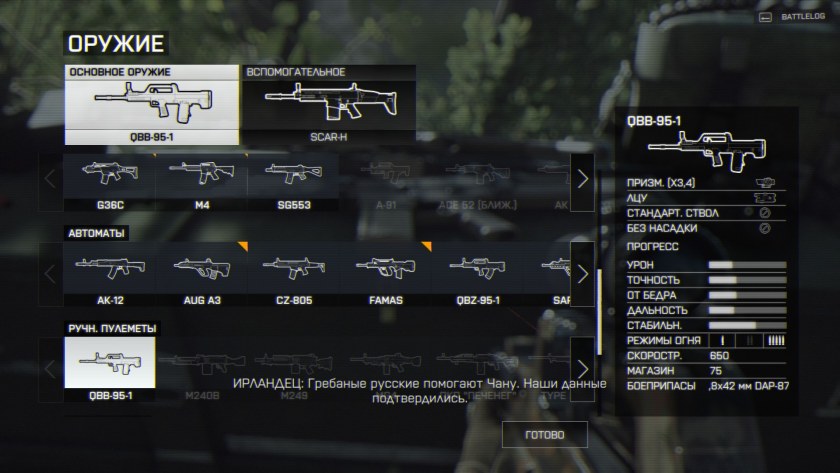
Task: Select the QBZ-95-1 assault rifle
Action: (x=476, y=273)
